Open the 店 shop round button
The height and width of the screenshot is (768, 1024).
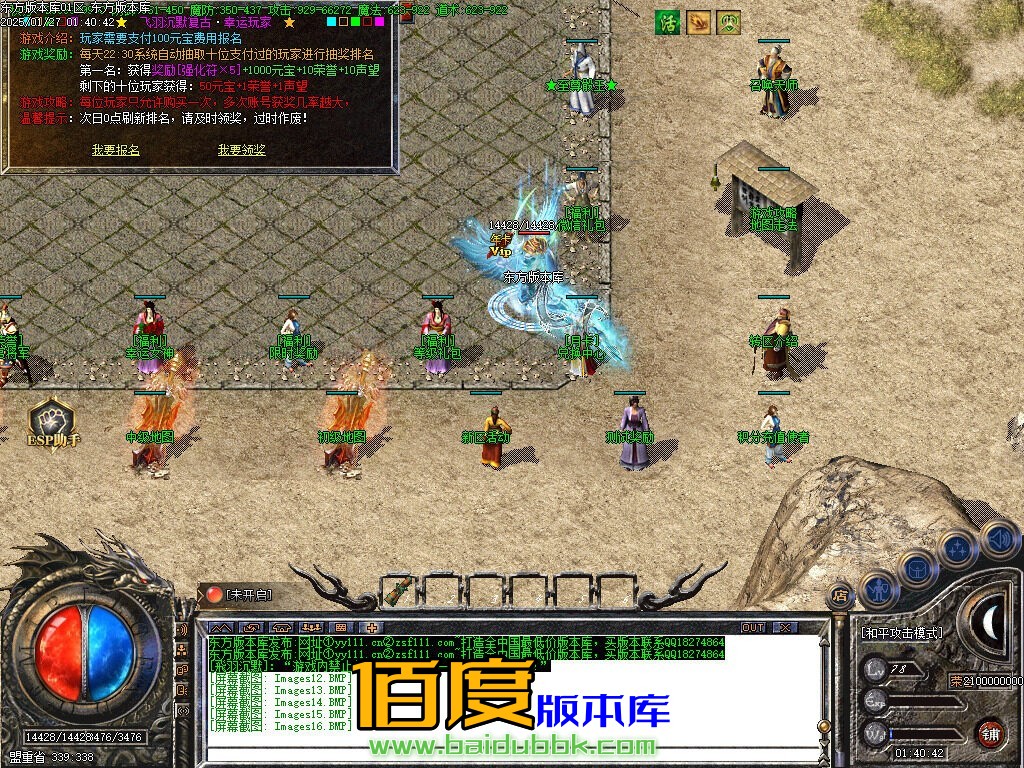coord(841,597)
